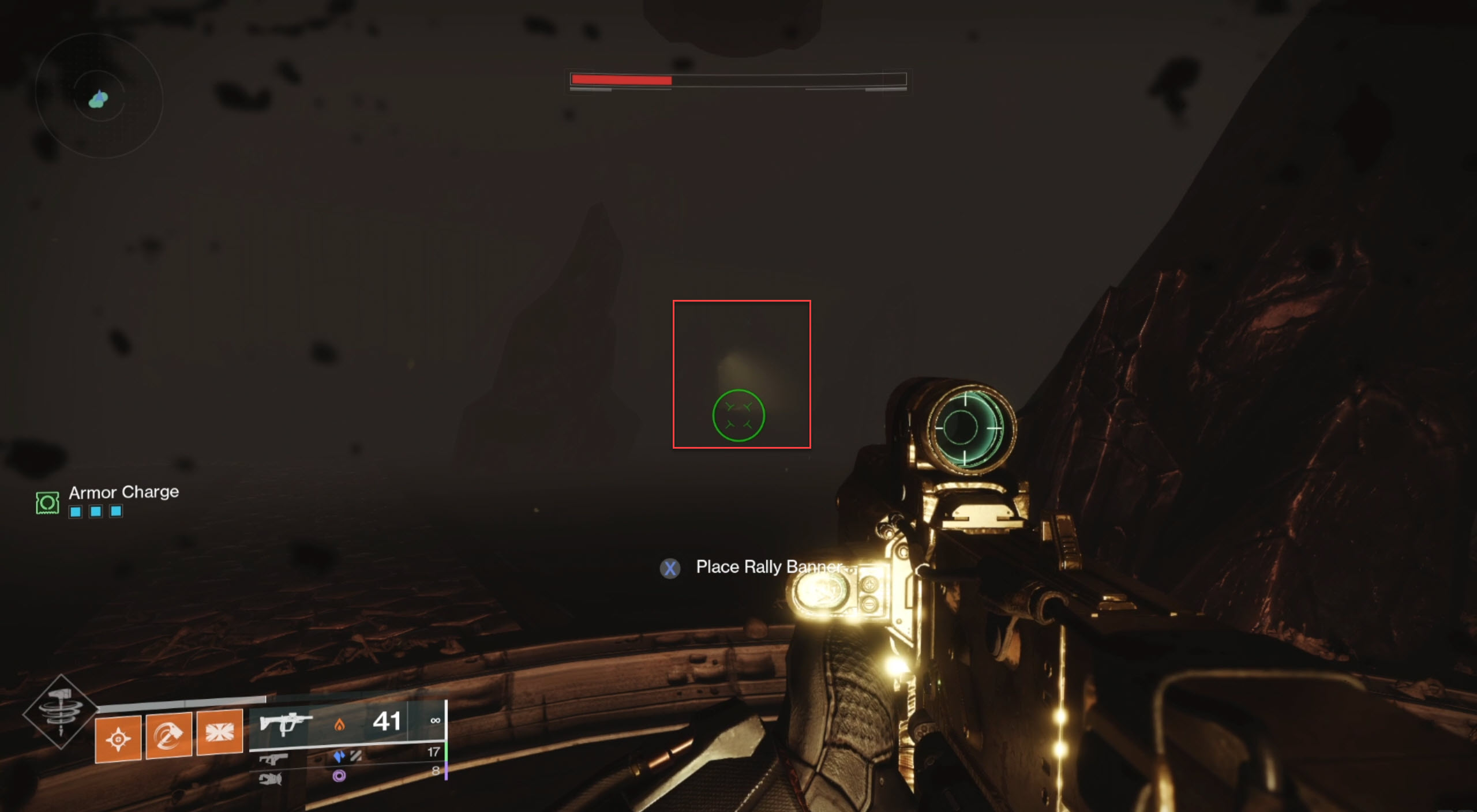
Task: Trigger the throwing hammer melee ability
Action: tap(168, 735)
